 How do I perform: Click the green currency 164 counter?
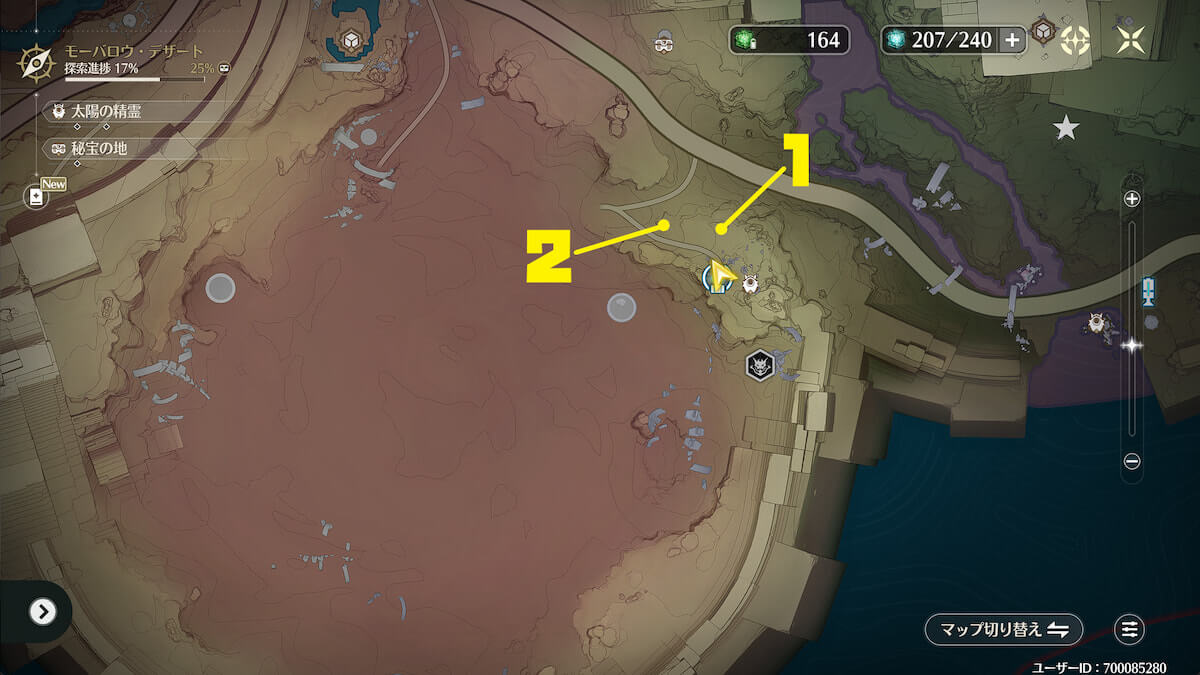790,40
